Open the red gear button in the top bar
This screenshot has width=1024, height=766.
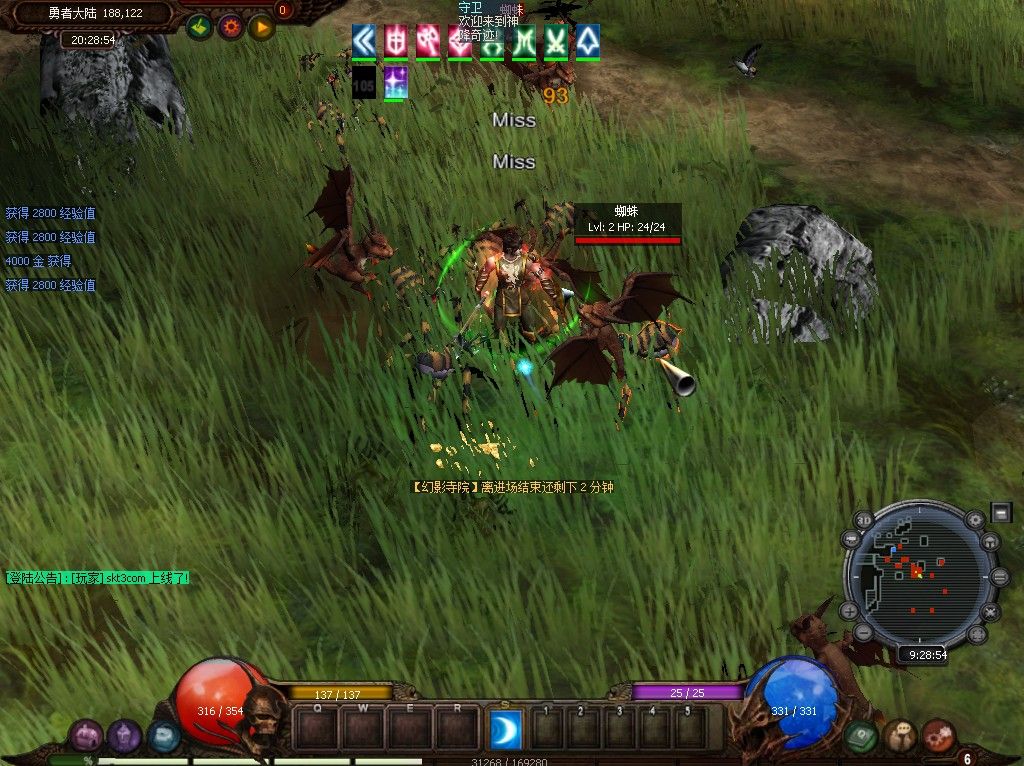(231, 27)
